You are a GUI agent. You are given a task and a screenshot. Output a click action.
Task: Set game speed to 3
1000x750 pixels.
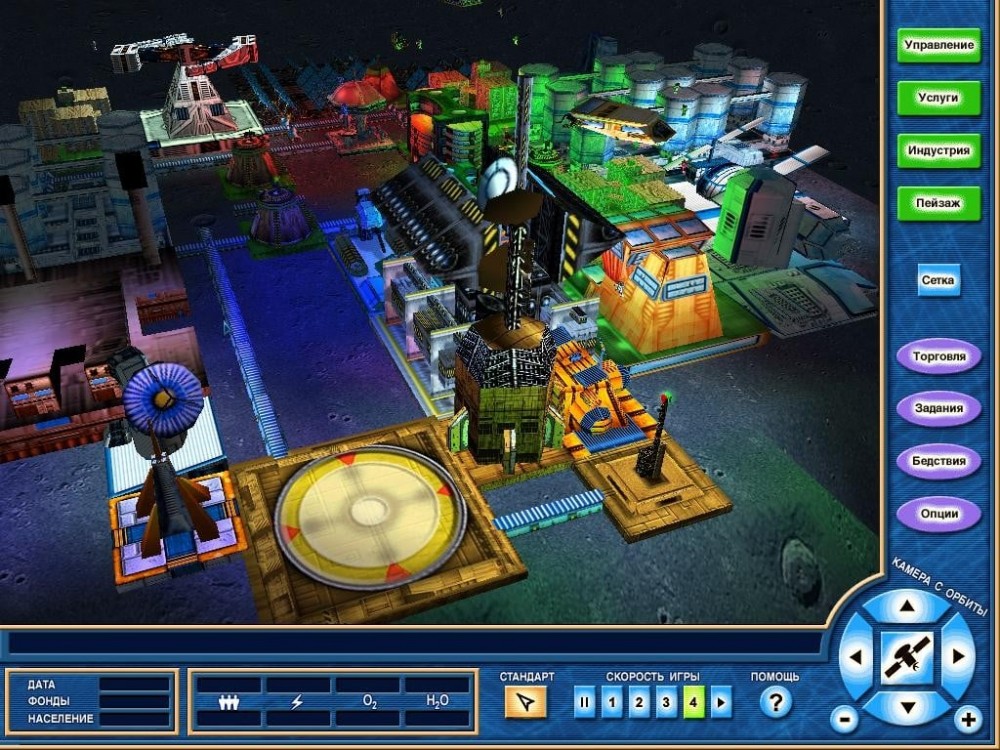pos(666,703)
